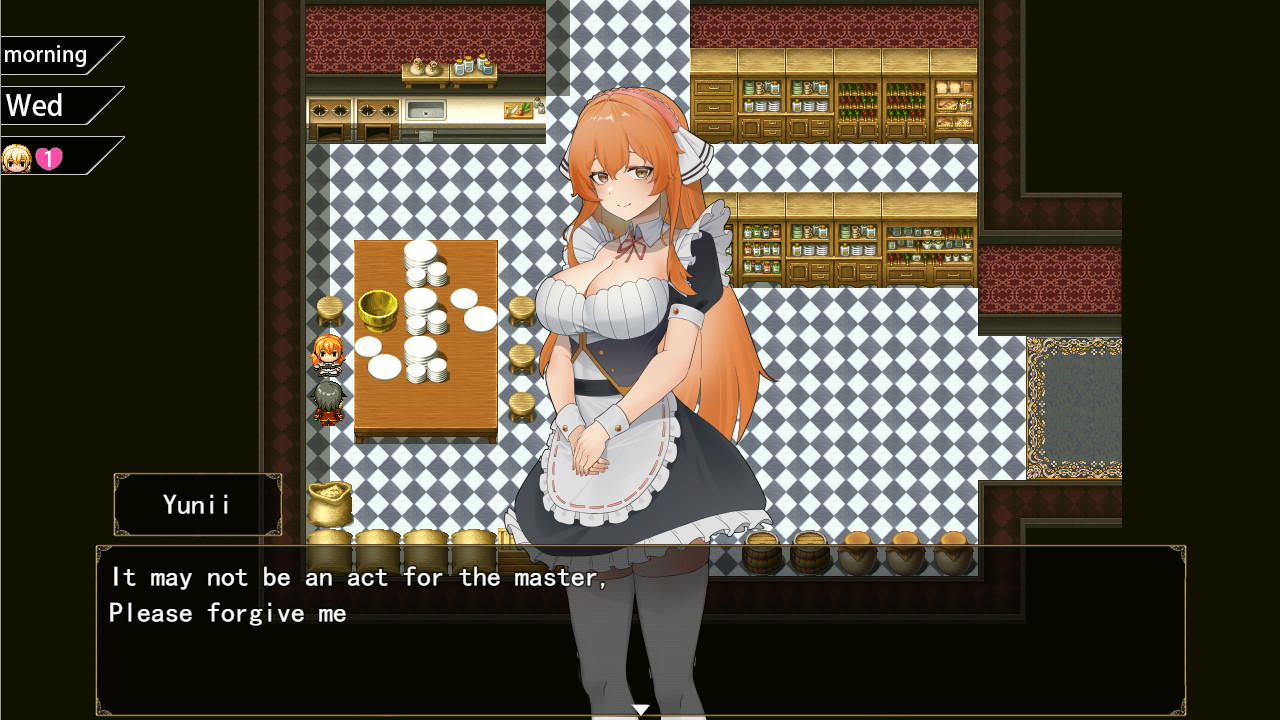1280x720 pixels.
Task: Click the pink heart affection counter showing 1
Action: pyautogui.click(x=48, y=157)
